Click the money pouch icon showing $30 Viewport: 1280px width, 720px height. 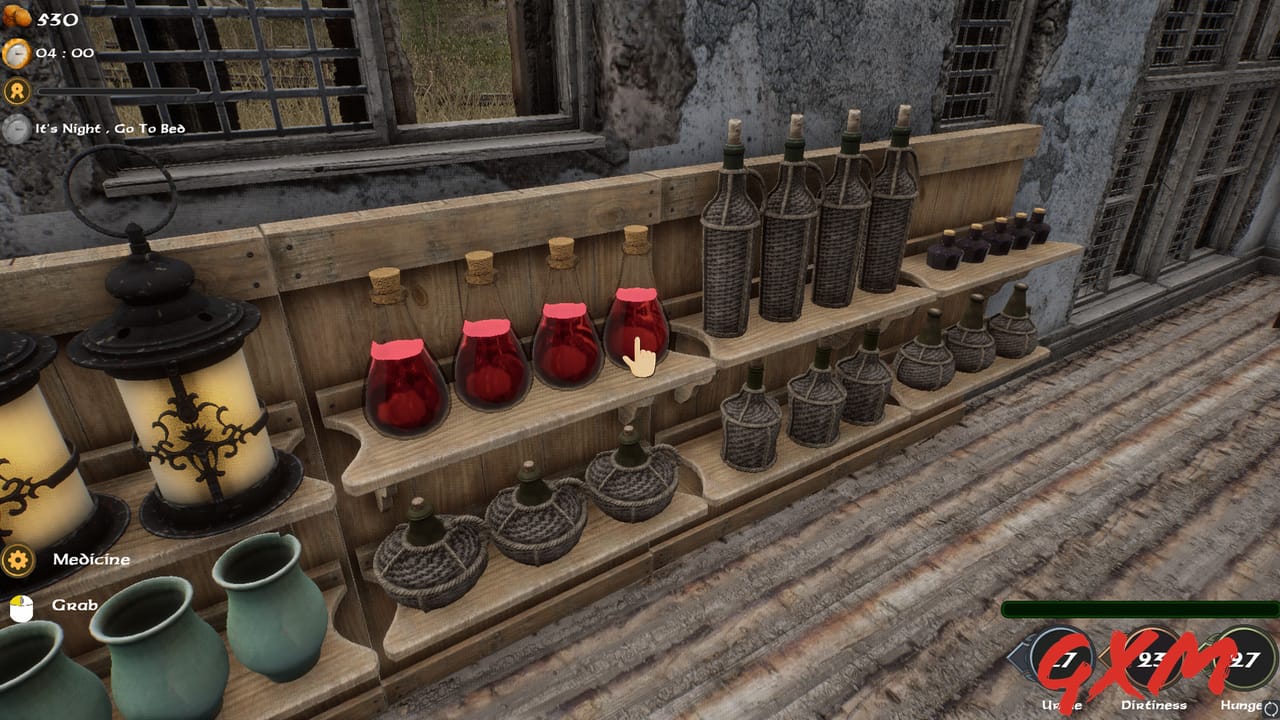14,16
